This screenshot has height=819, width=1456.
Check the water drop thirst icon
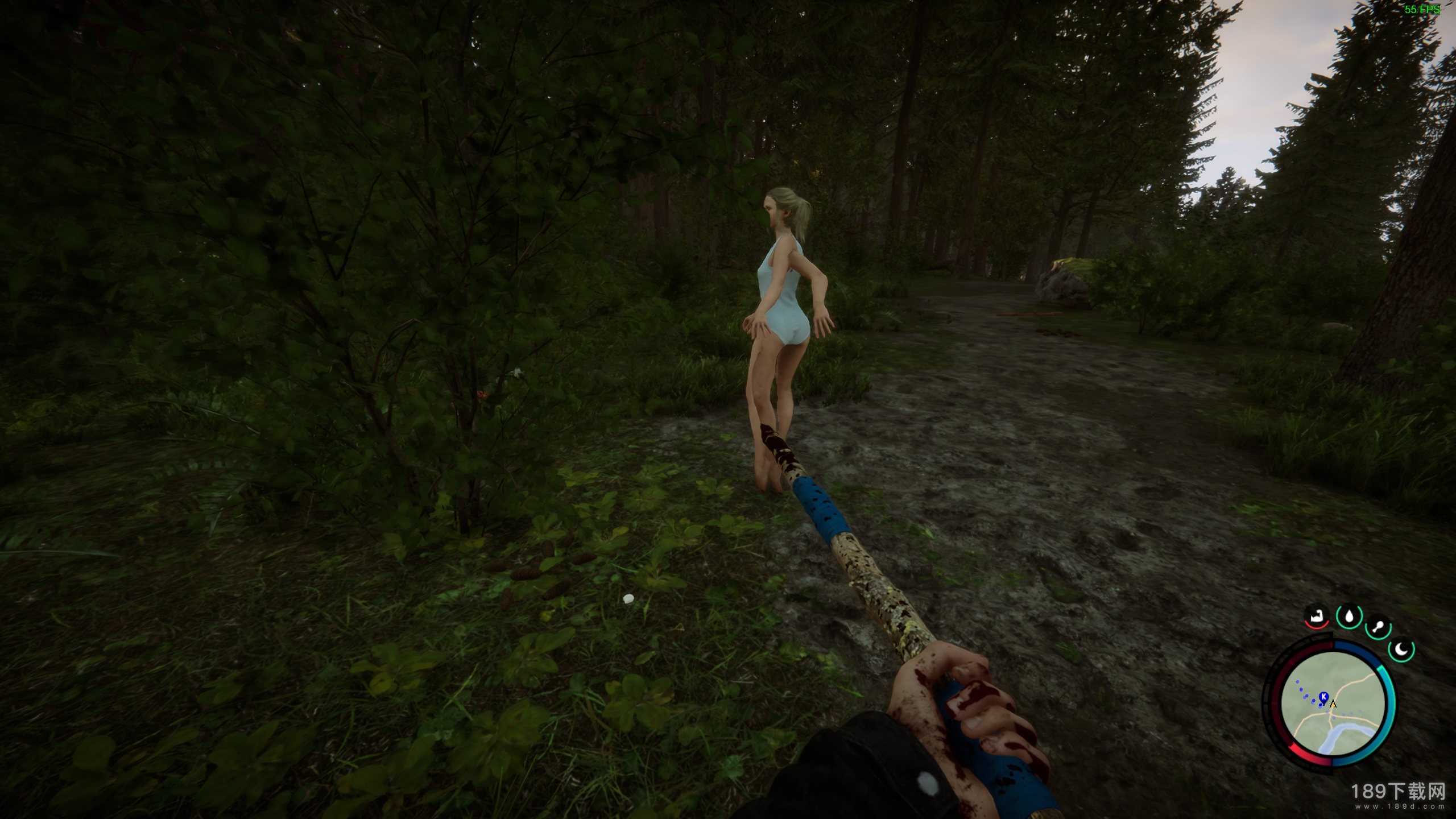(1349, 616)
